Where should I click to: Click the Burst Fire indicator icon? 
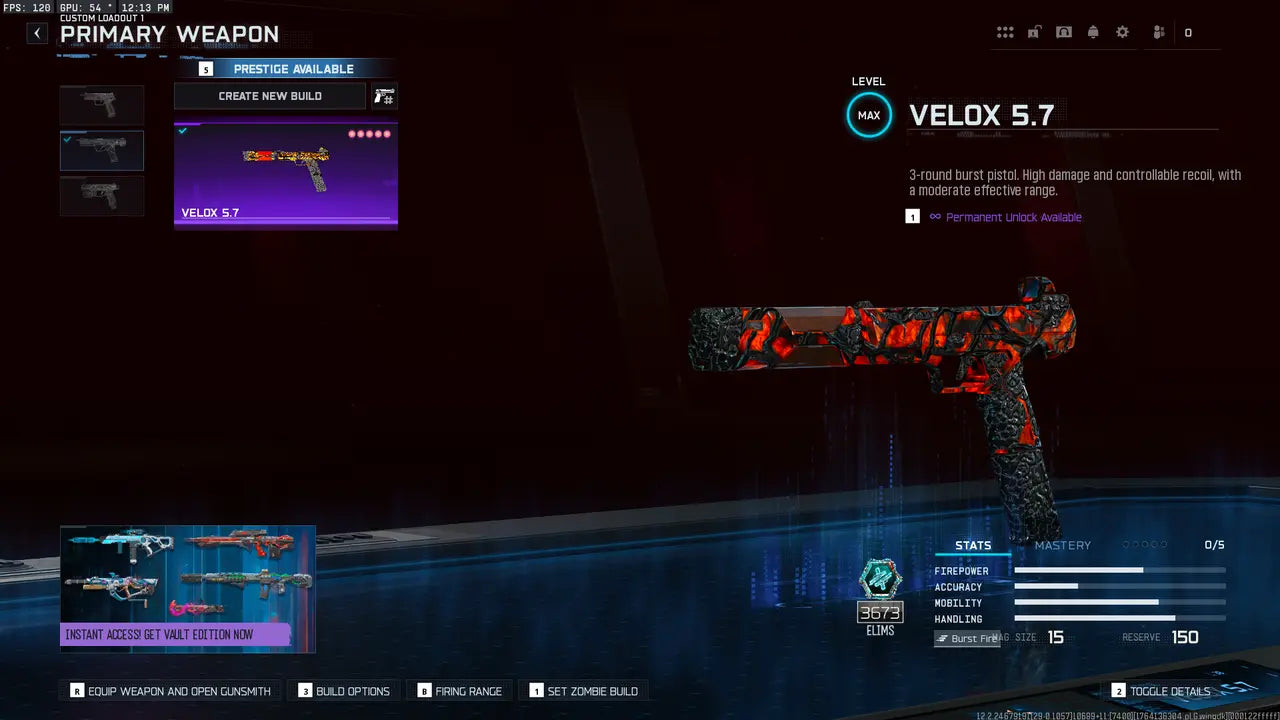[966, 638]
